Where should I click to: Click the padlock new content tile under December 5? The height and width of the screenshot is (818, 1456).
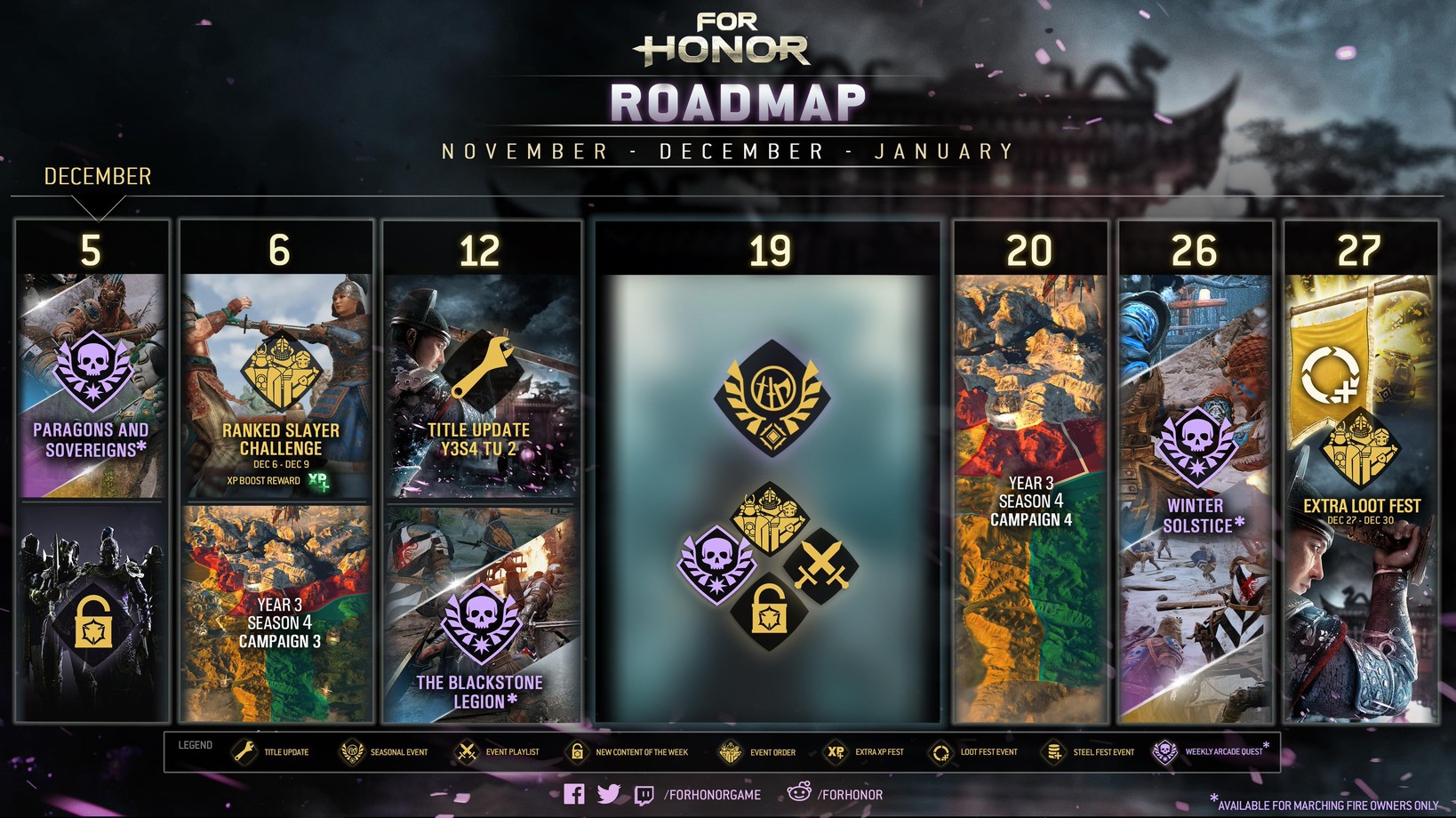(92, 615)
